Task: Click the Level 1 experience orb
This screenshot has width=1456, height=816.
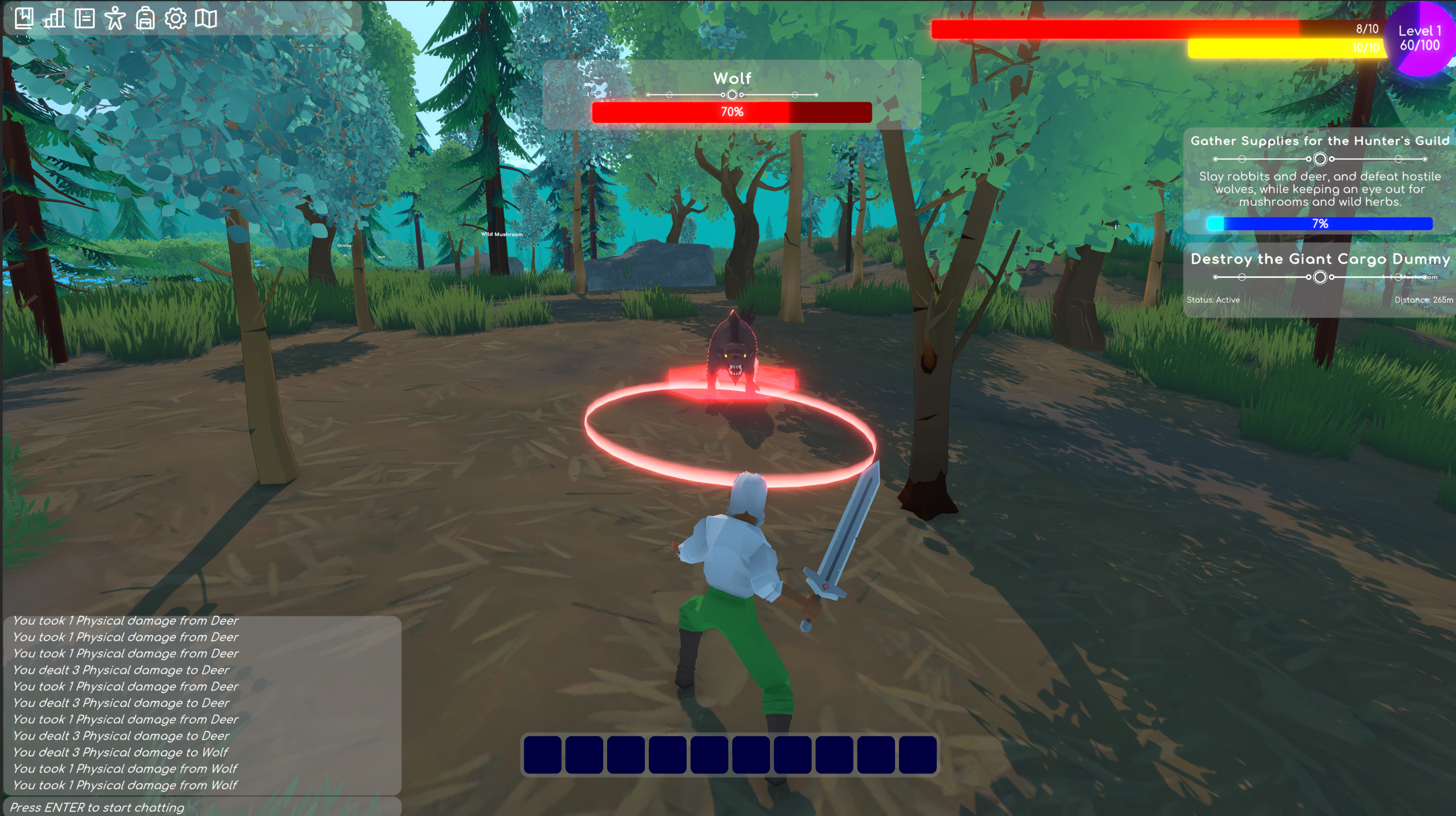Action: tap(1419, 39)
